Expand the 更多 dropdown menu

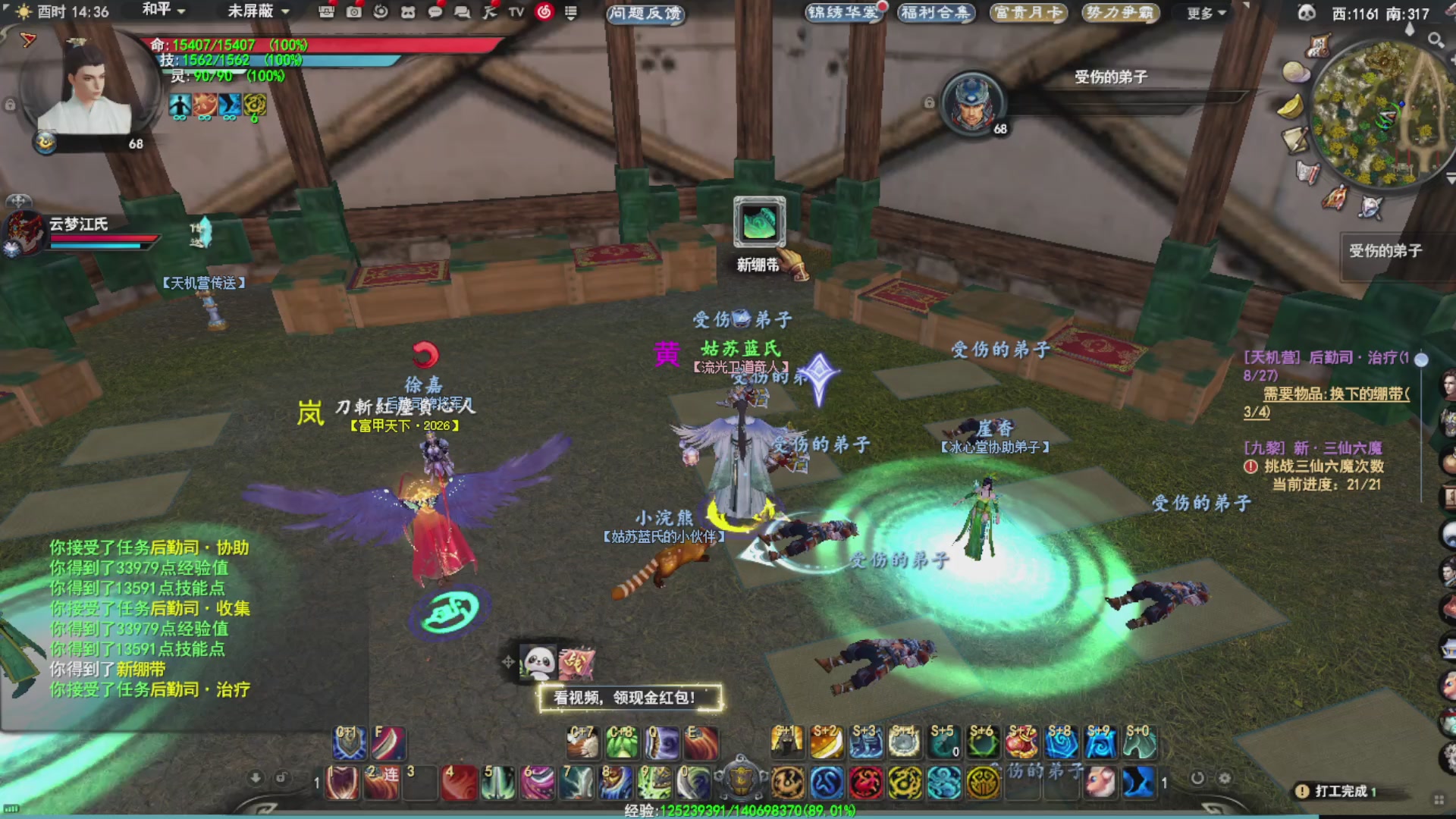[1206, 13]
